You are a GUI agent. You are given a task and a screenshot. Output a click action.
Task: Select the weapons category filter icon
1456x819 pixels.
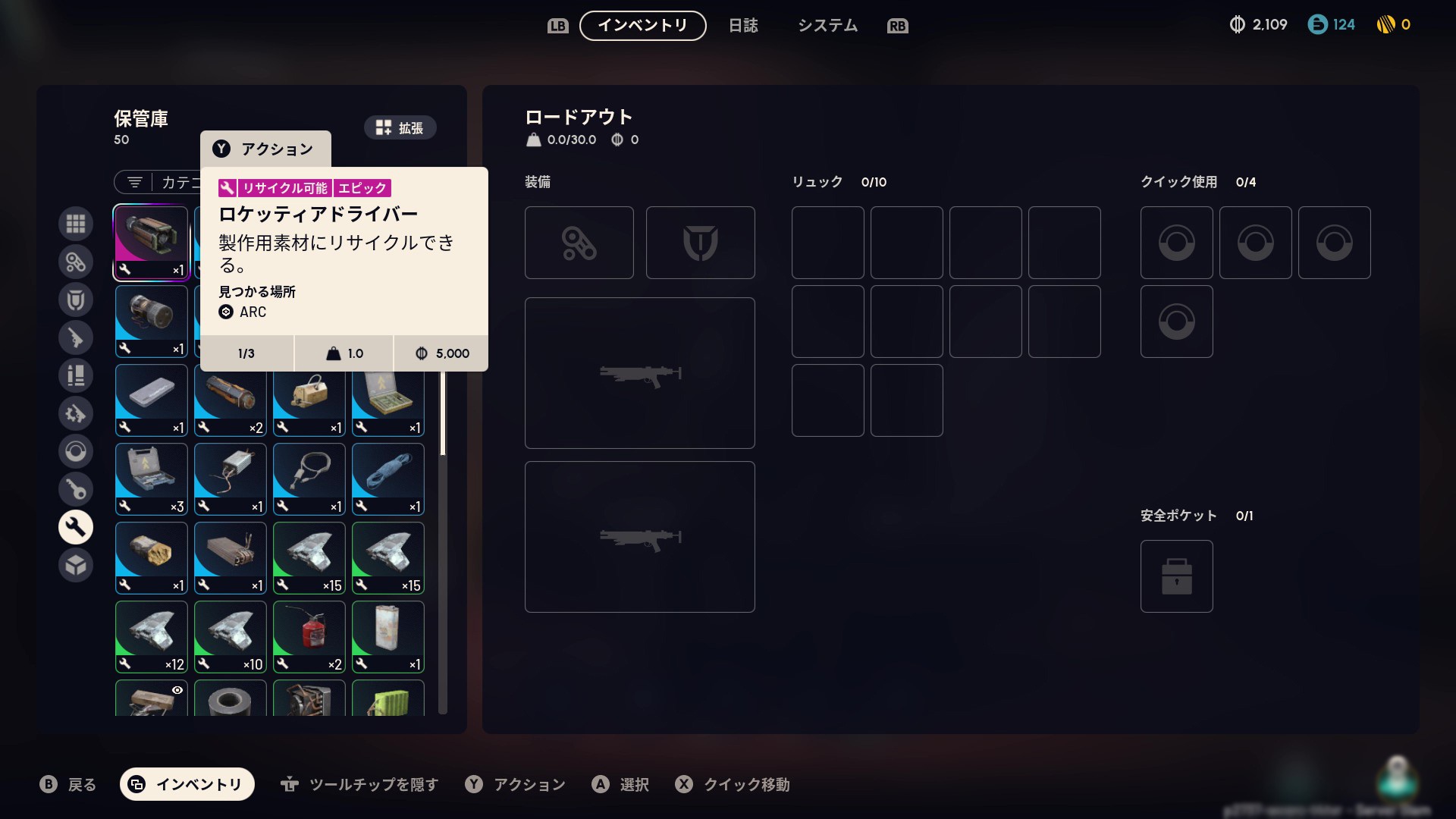coord(76,337)
